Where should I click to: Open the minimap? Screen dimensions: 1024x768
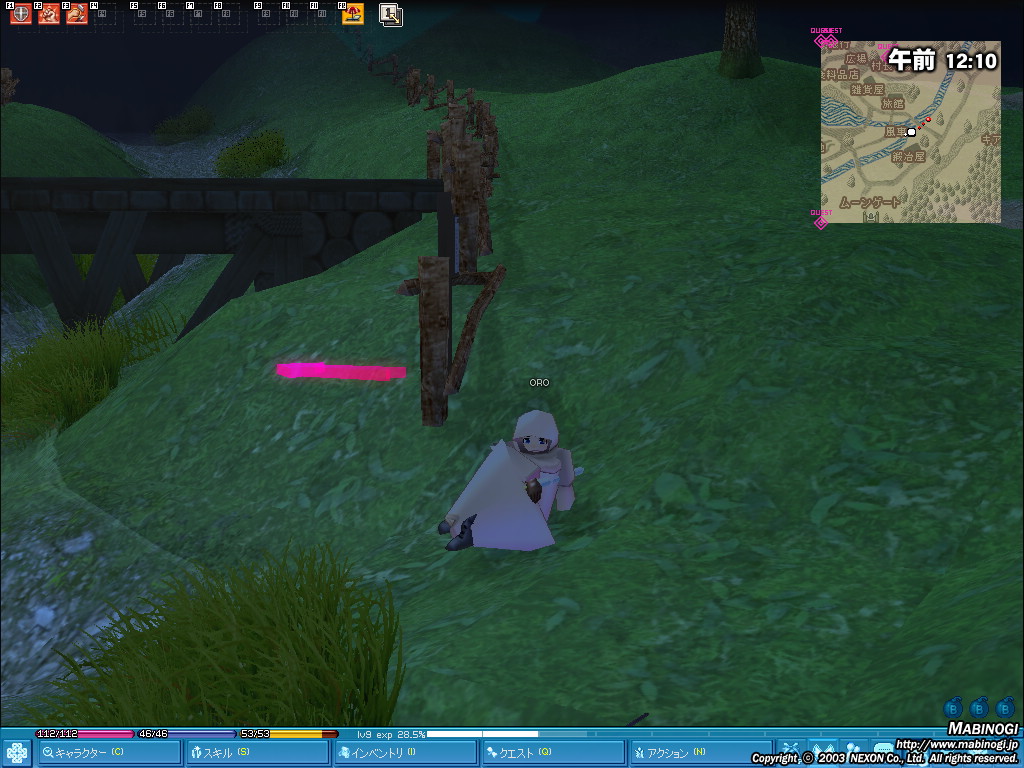[910, 131]
